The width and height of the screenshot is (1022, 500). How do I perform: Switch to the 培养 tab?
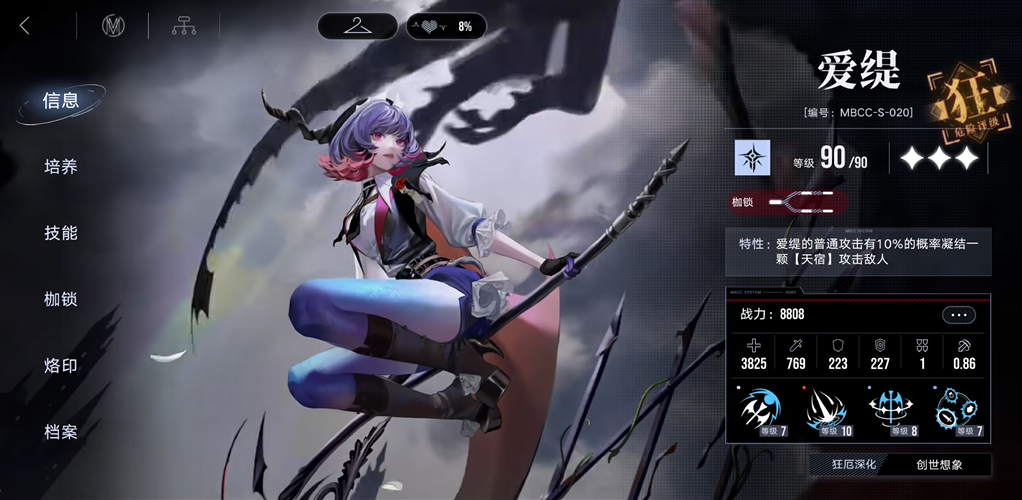coord(61,167)
